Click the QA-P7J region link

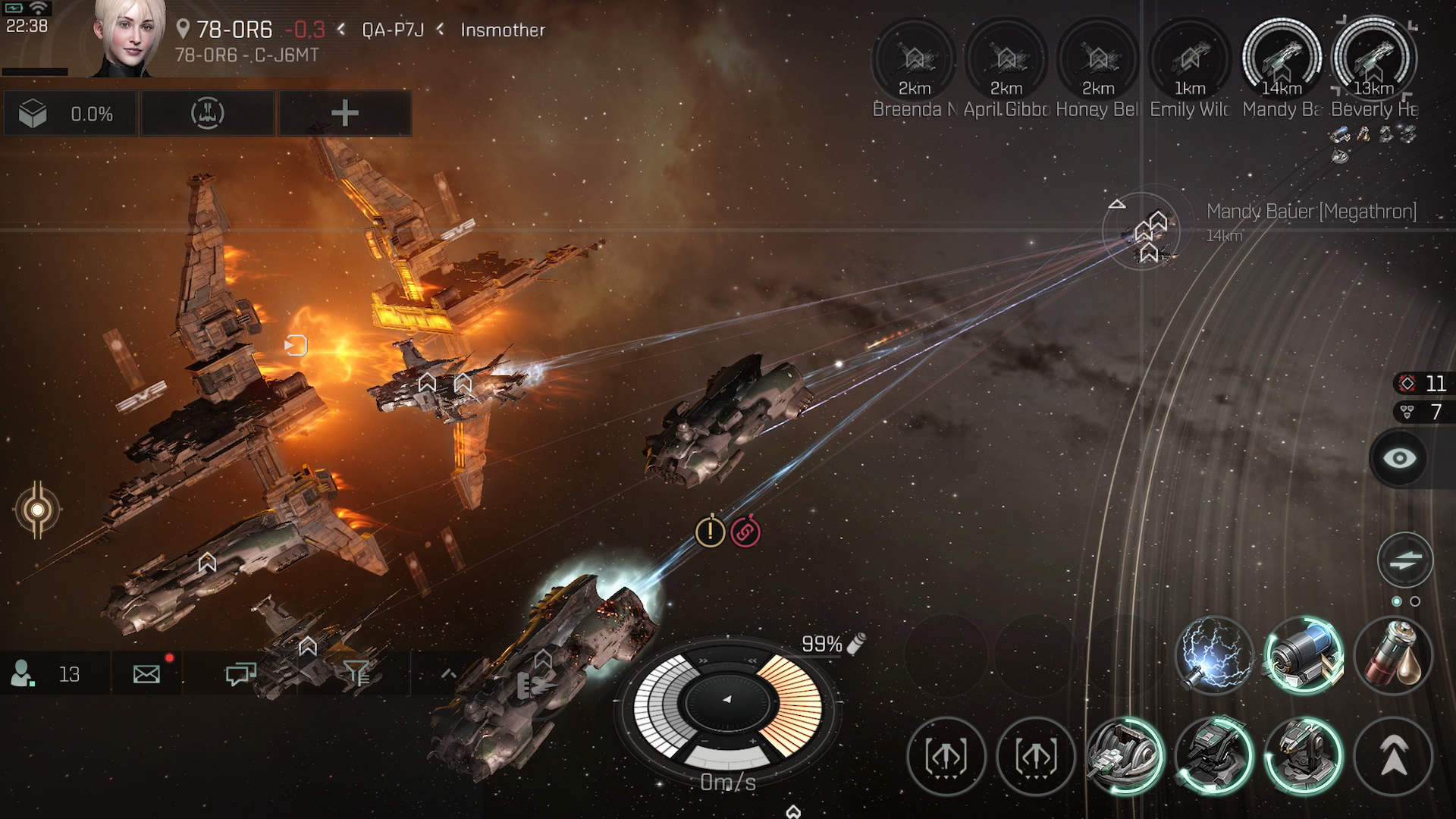pyautogui.click(x=392, y=30)
